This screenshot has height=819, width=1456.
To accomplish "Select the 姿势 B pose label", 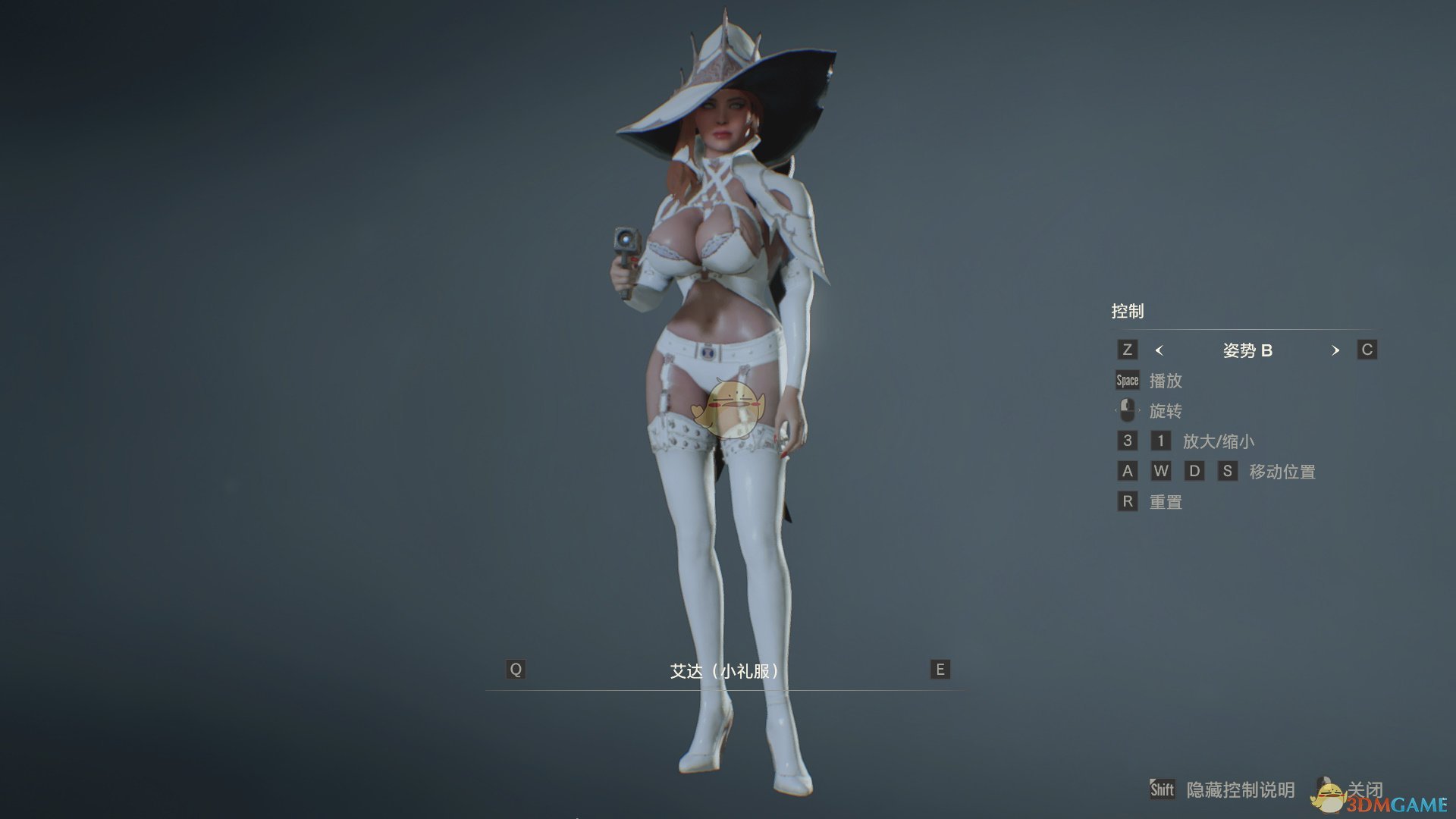I will coord(1248,350).
